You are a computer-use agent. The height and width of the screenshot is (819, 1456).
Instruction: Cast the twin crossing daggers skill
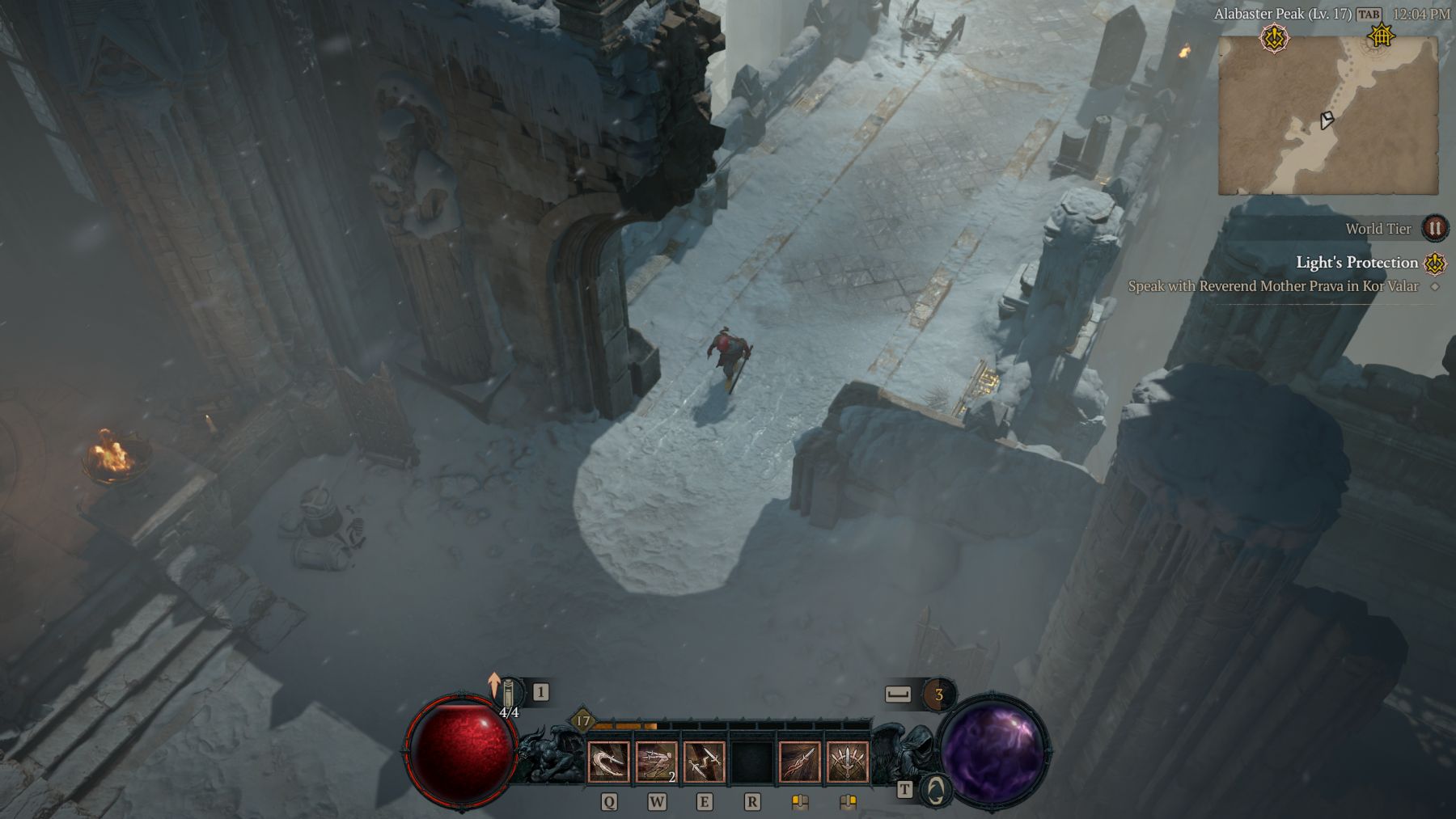(704, 762)
